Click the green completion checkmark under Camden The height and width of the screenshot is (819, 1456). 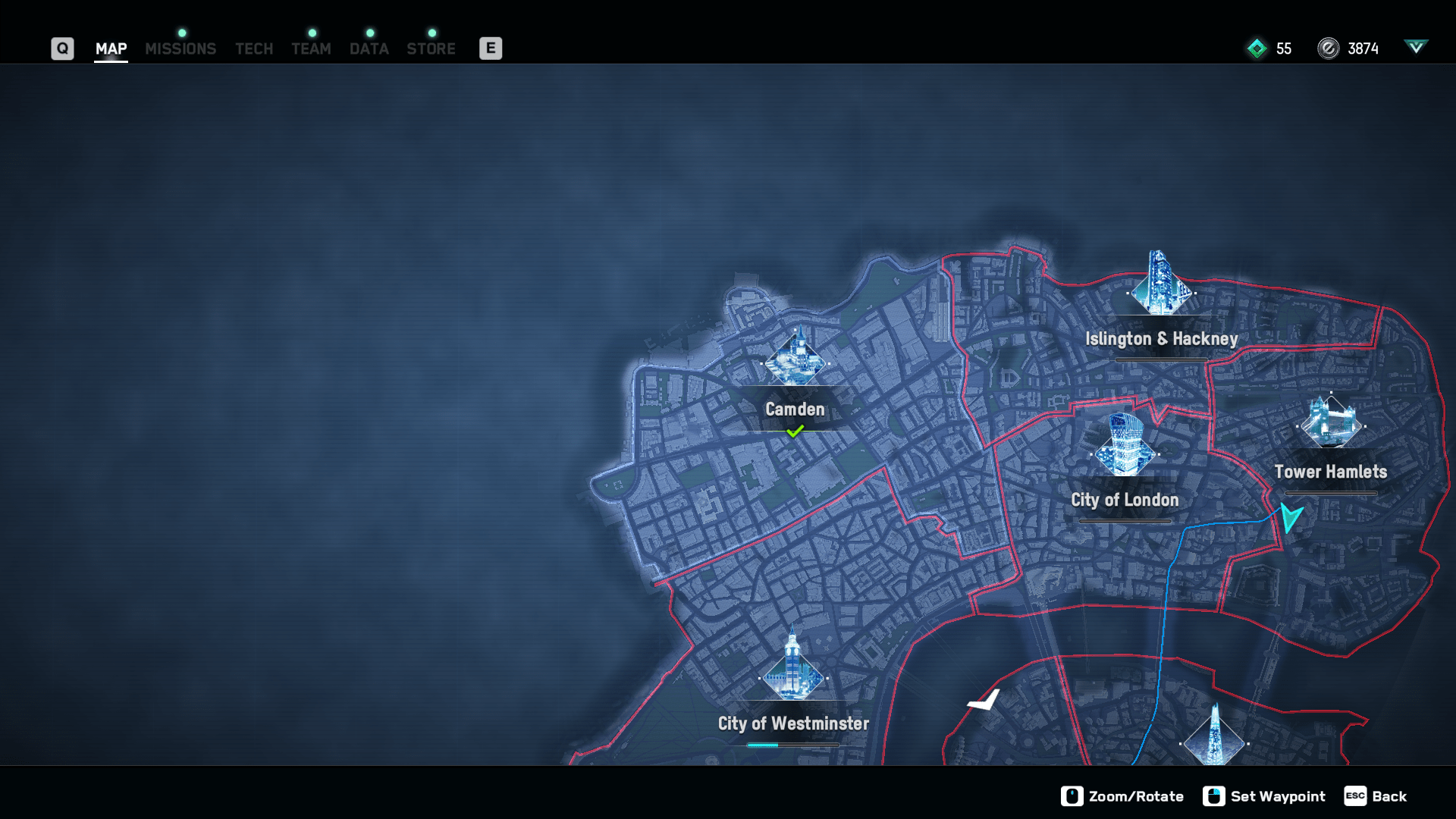click(795, 430)
